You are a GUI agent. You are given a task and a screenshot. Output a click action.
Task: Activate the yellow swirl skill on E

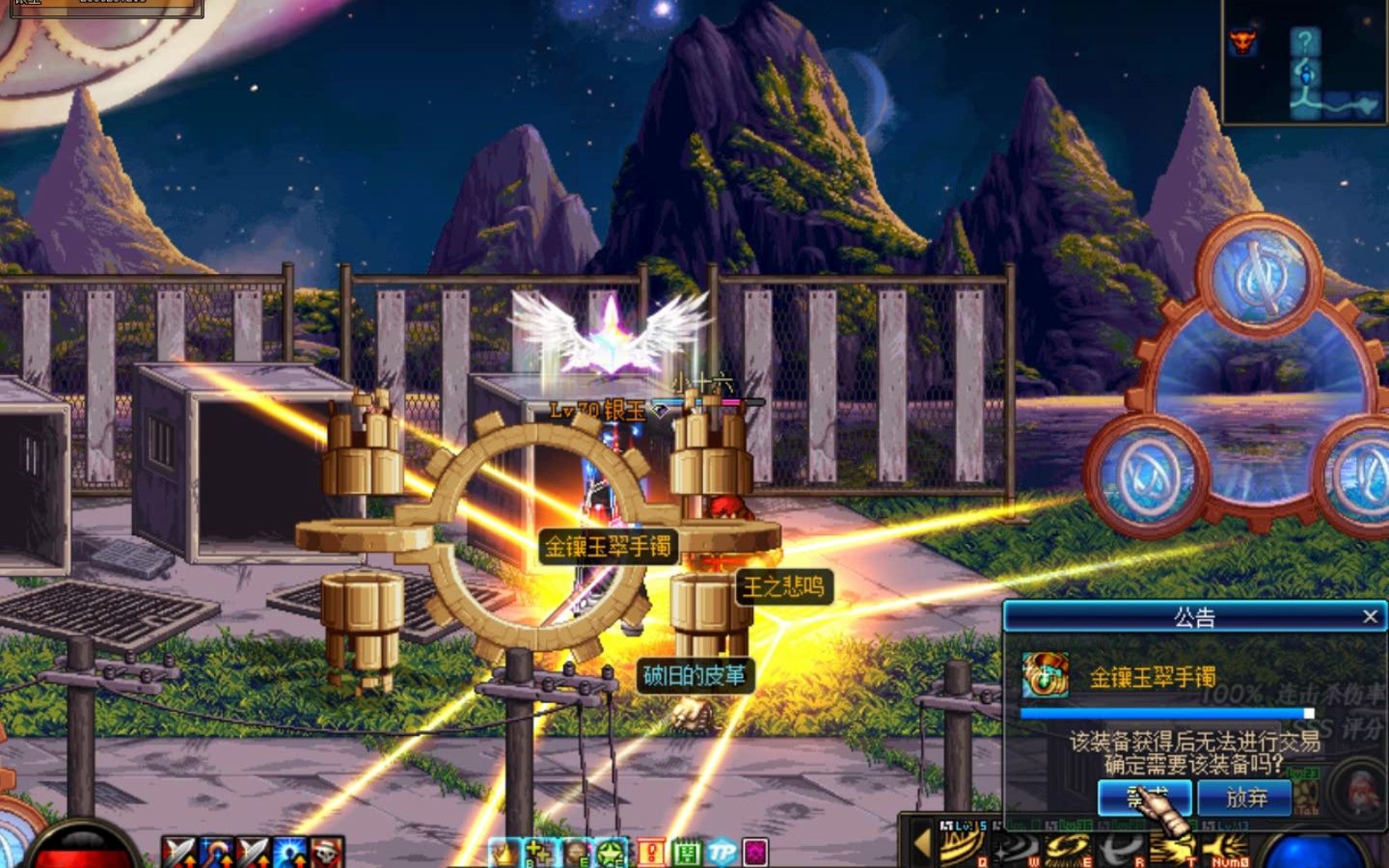pos(1067,847)
